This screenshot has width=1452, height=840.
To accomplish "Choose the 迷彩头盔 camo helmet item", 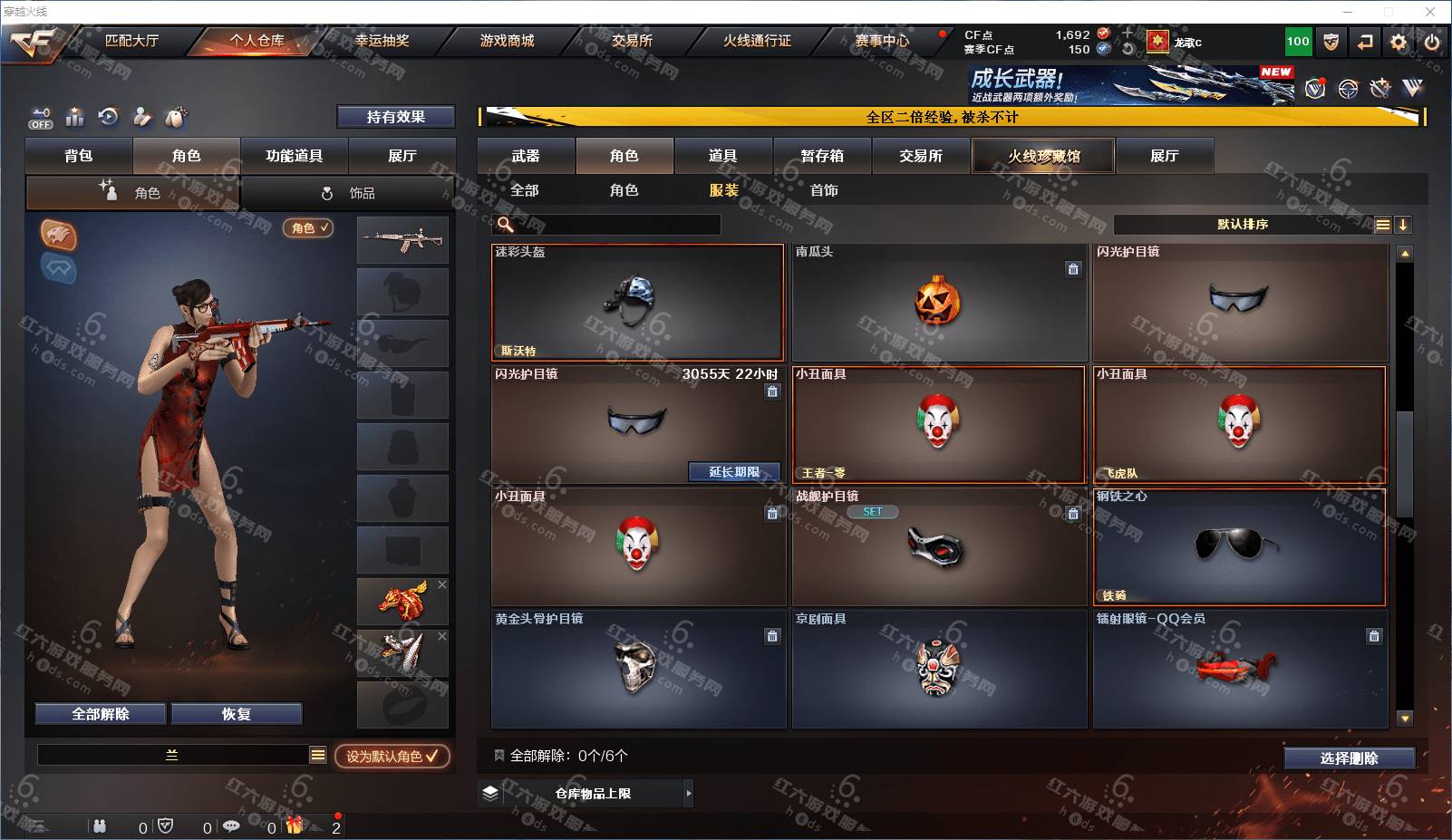I will point(637,303).
